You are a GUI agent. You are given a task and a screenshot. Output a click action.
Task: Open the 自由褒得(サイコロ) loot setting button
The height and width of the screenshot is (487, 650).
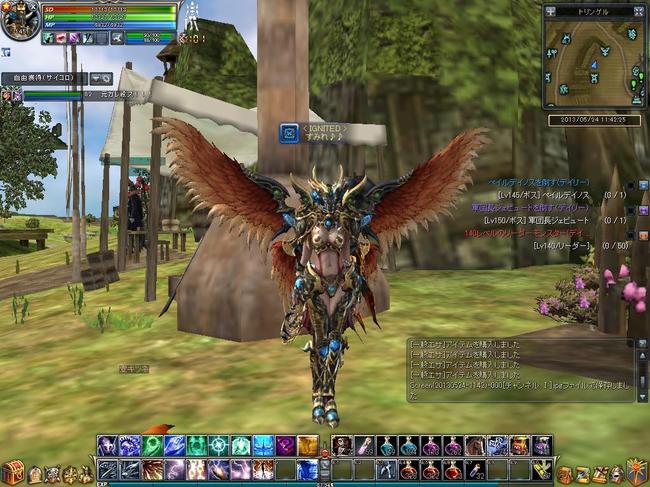42,77
